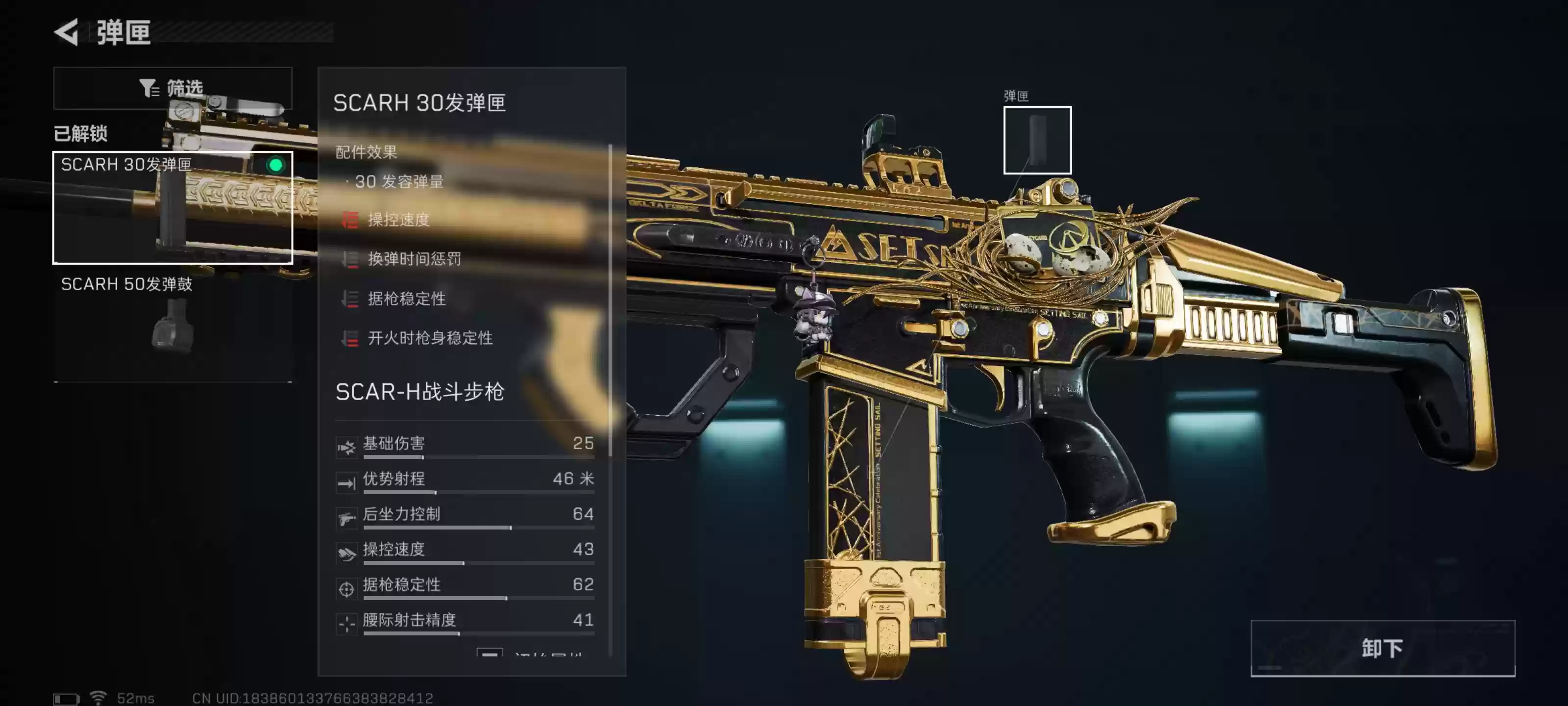This screenshot has width=1568, height=706.
Task: Select the filter funnel icon beside 筛选
Action: [x=150, y=88]
